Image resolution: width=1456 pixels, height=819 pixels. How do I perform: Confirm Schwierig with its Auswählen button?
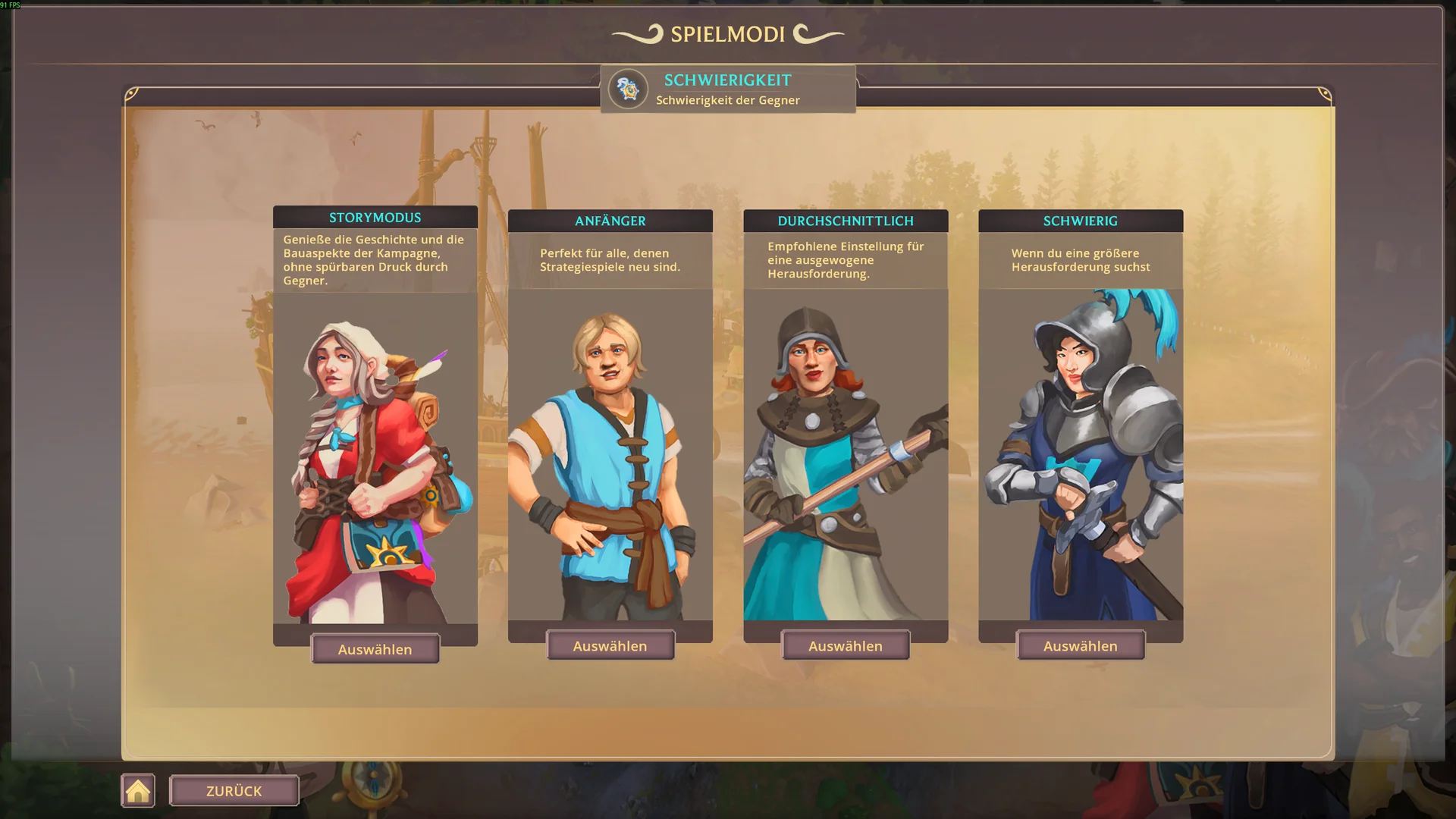(x=1080, y=646)
